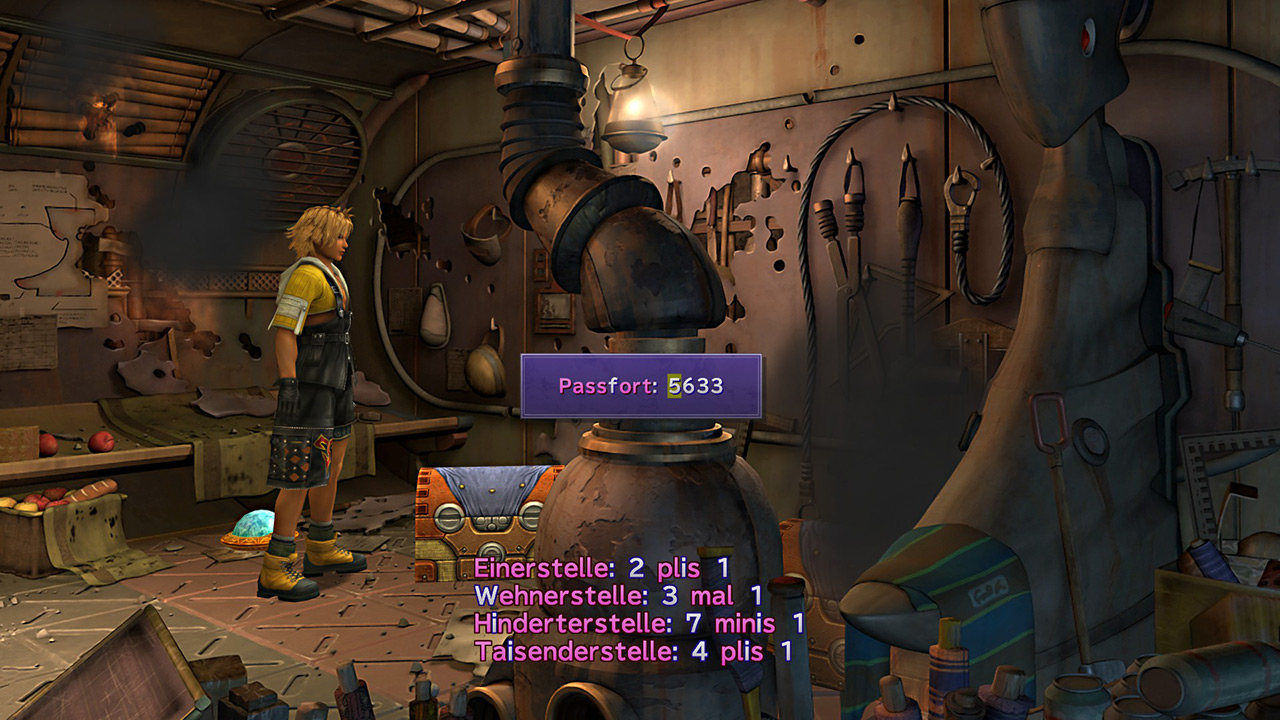Click the Passfort password entry box

pyautogui.click(x=640, y=386)
